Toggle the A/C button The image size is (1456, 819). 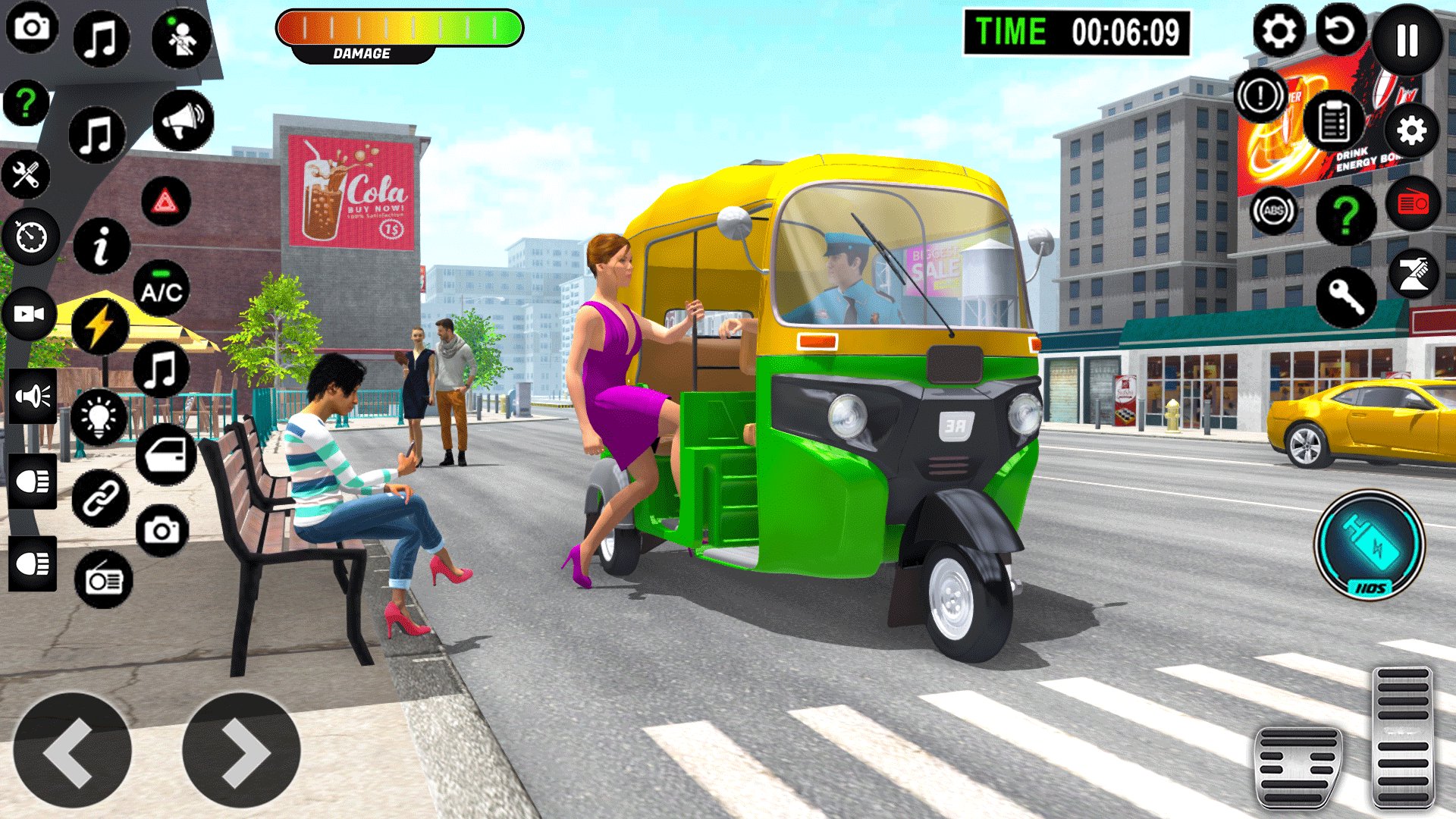pyautogui.click(x=161, y=289)
